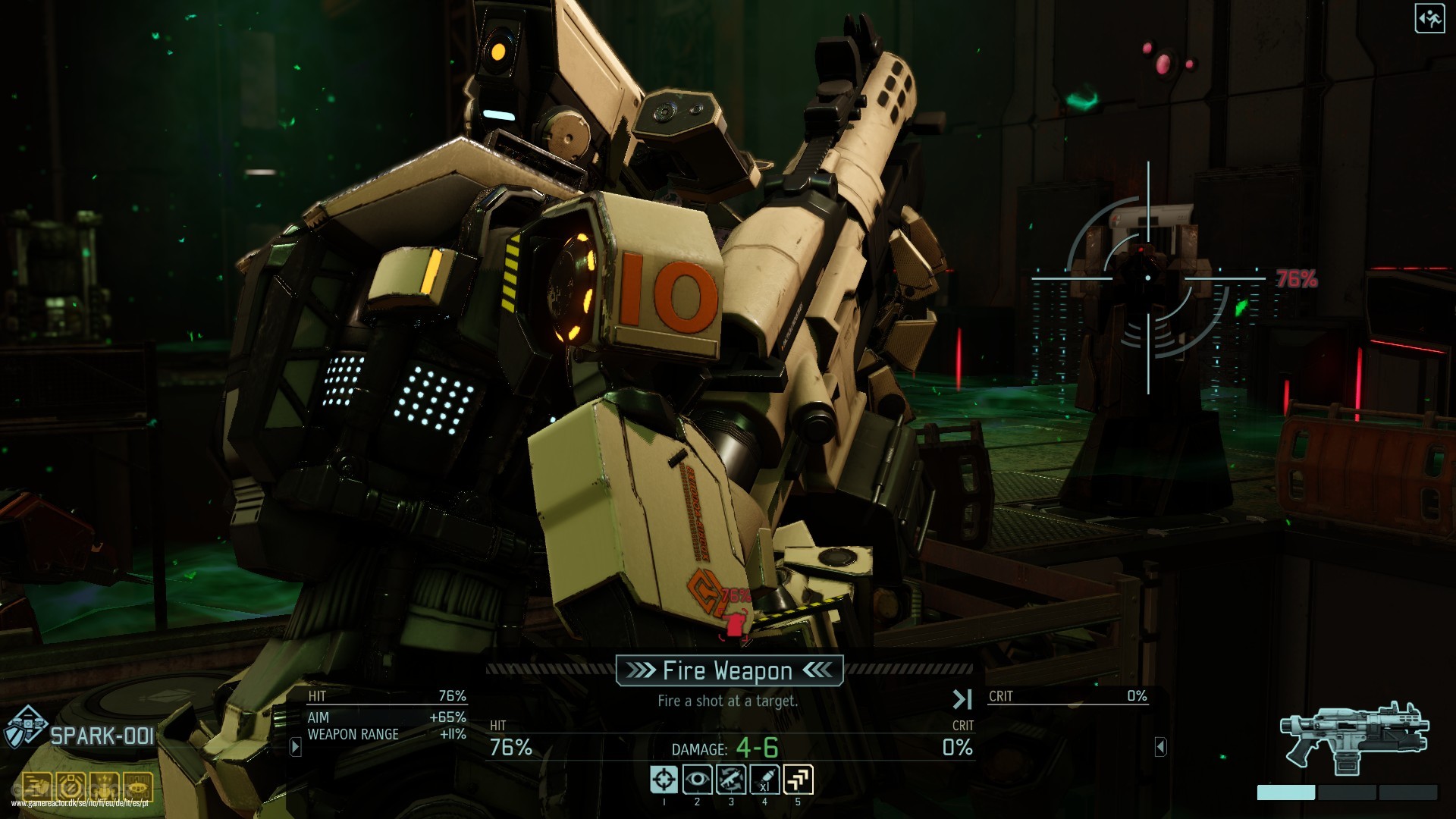This screenshot has height=819, width=1456.
Task: Activate the Overwatch eye ability
Action: pyautogui.click(x=698, y=780)
